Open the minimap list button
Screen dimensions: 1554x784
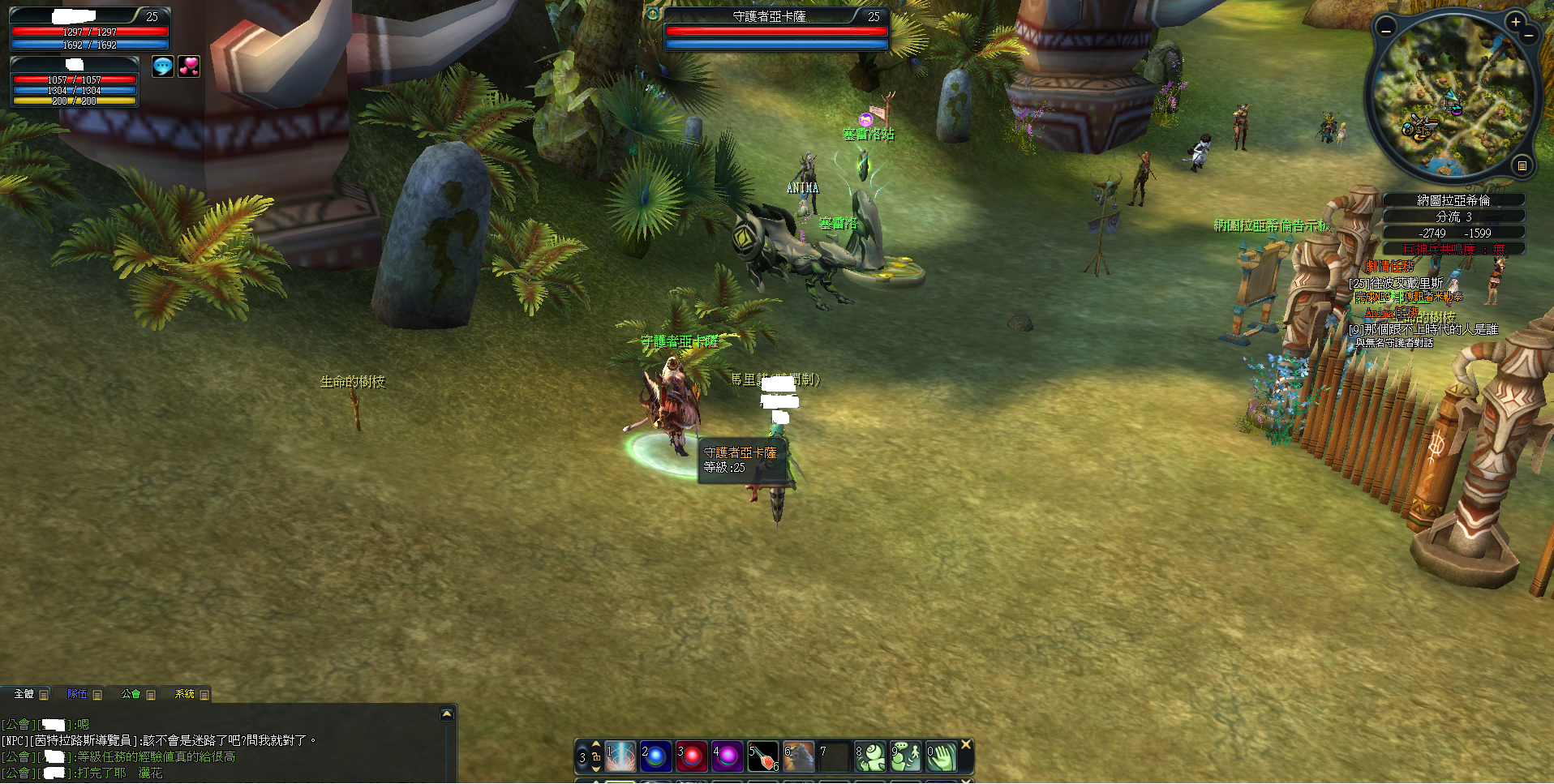coord(1522,165)
